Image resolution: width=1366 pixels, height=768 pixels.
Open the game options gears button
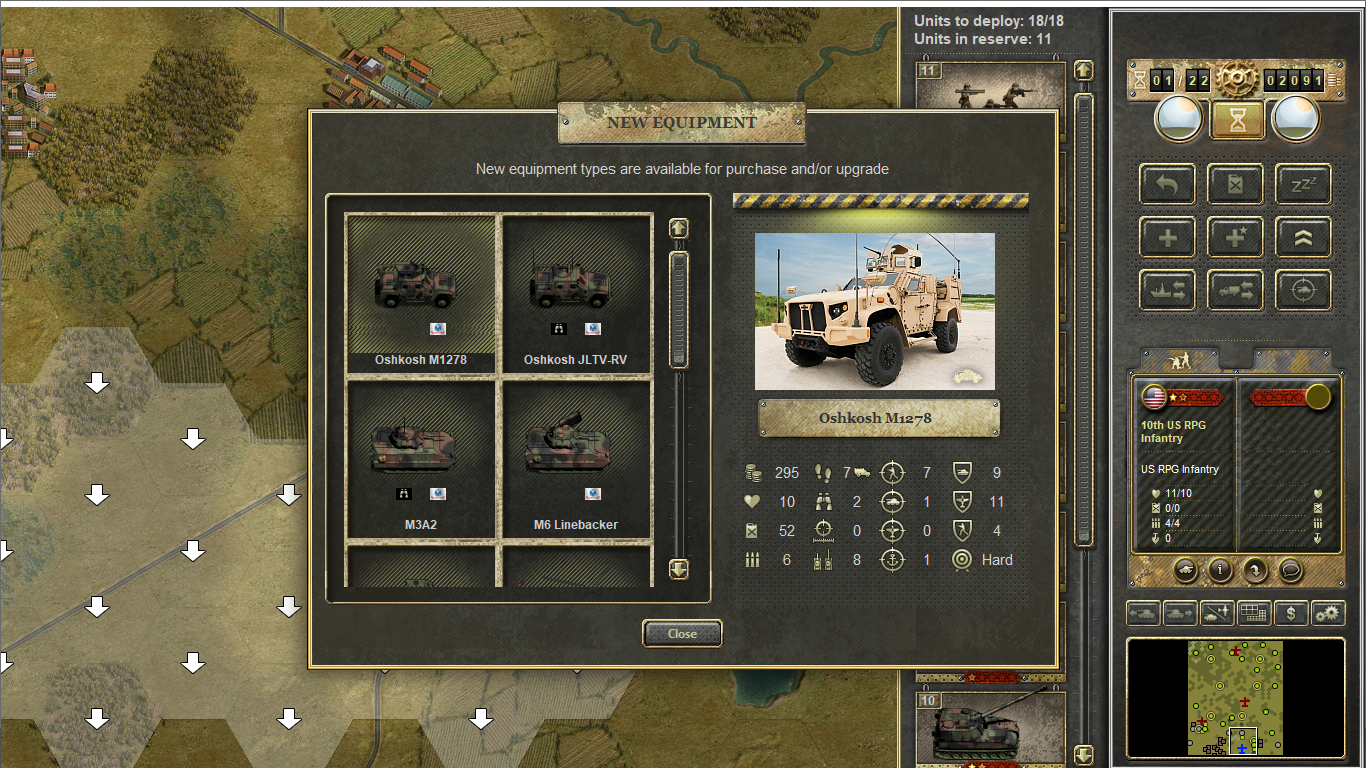(1328, 613)
